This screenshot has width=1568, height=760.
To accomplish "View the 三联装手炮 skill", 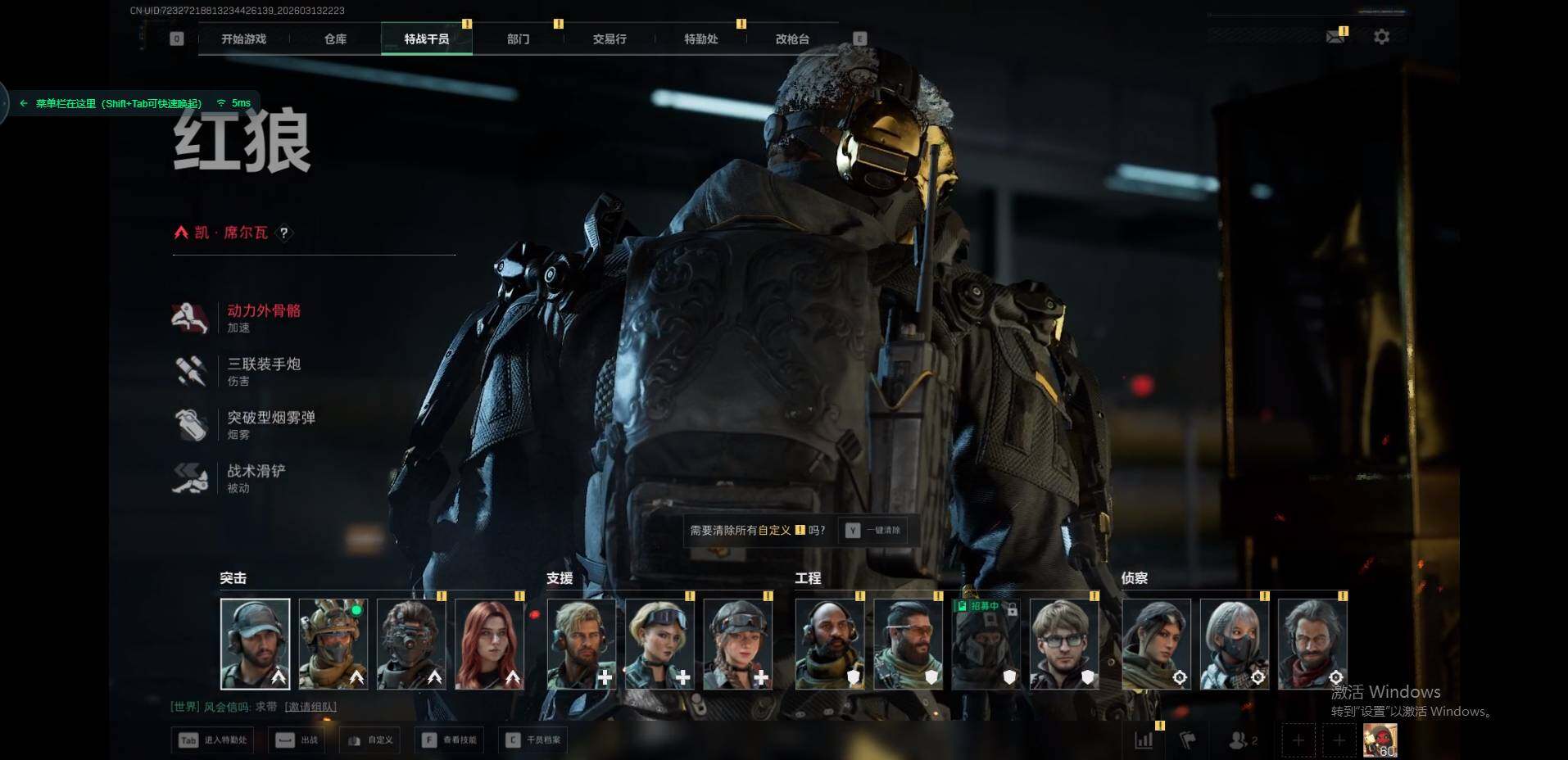I will (x=263, y=364).
